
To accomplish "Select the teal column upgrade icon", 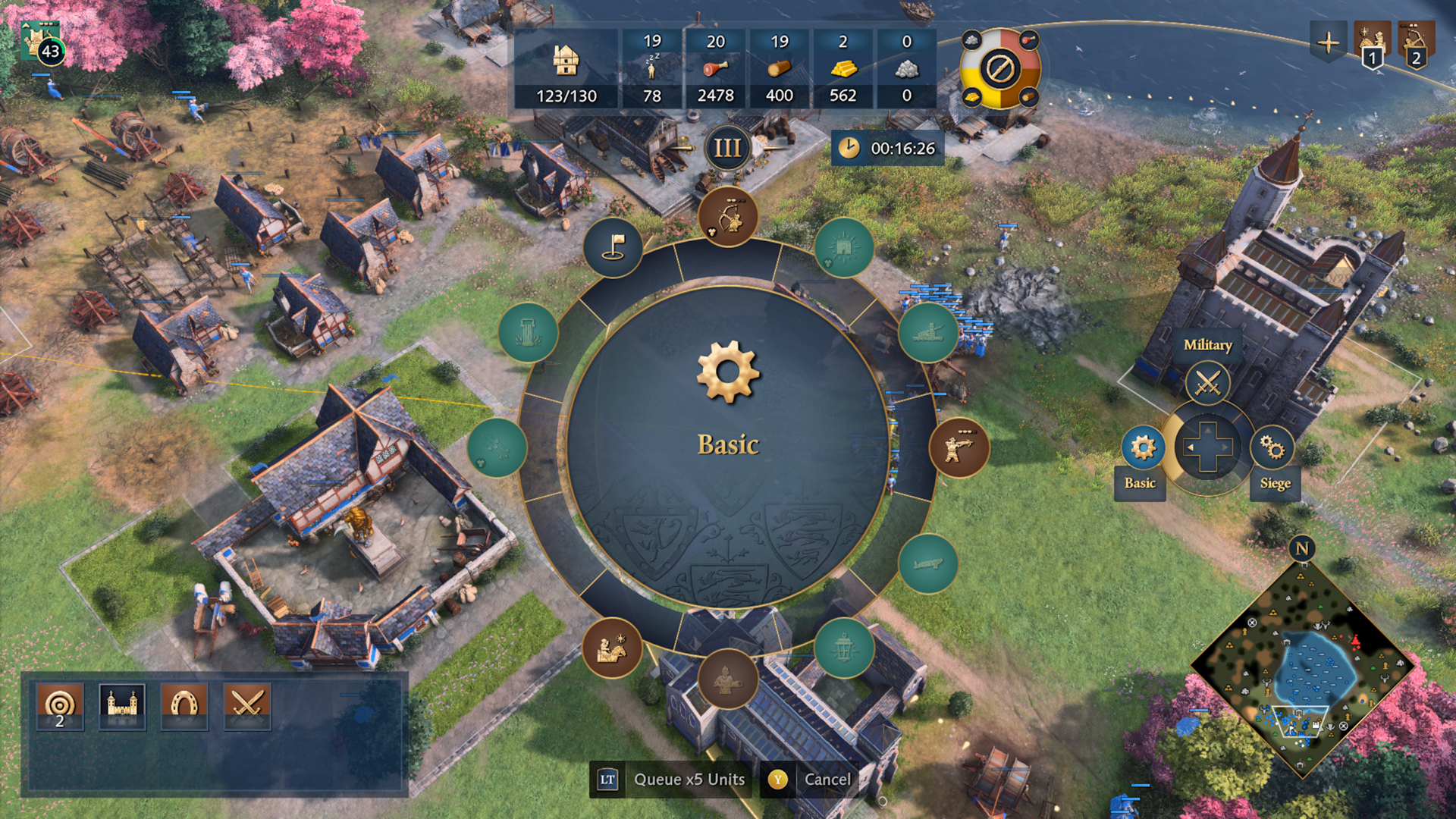I will click(528, 332).
